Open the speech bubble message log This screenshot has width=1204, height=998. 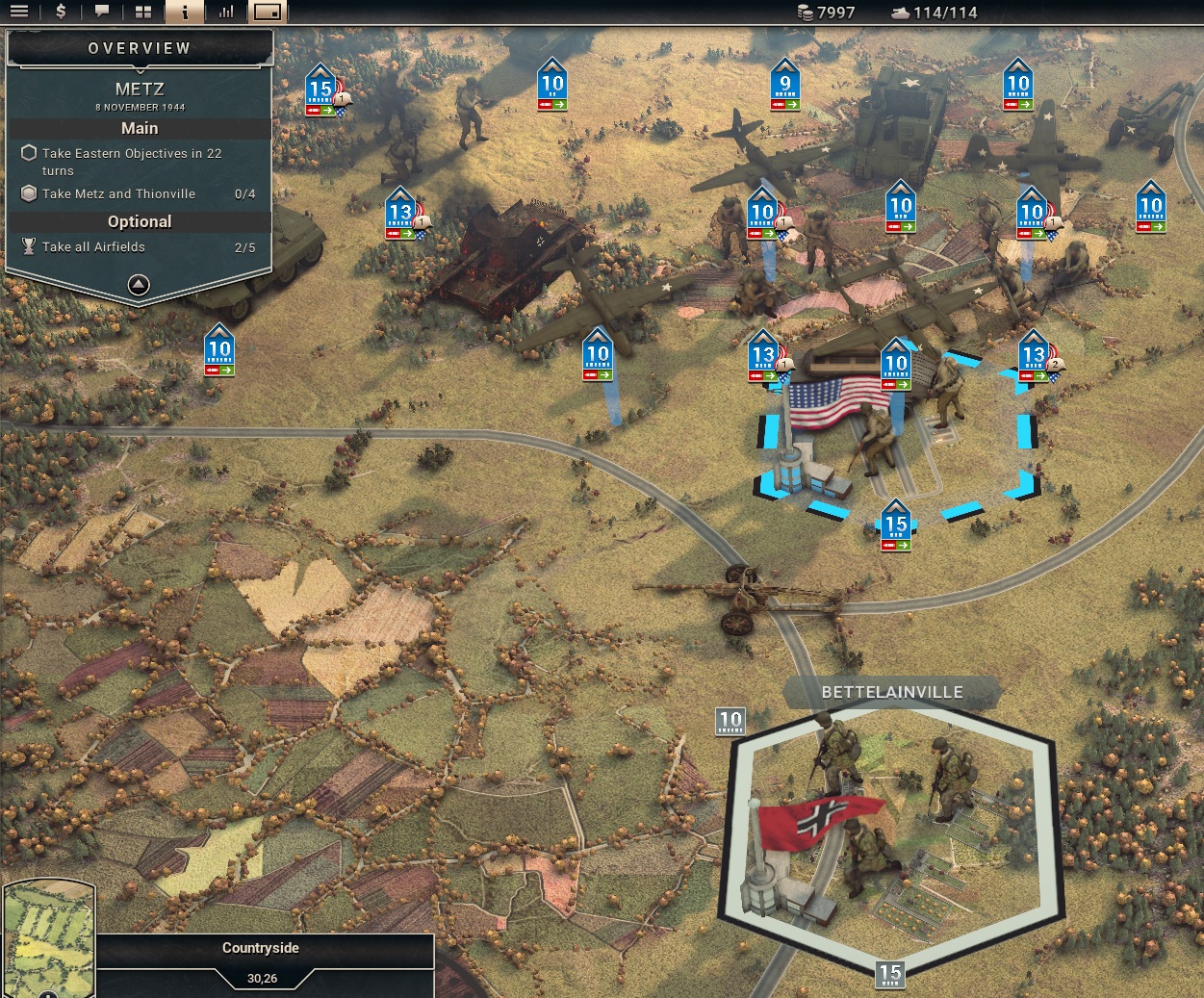102,13
